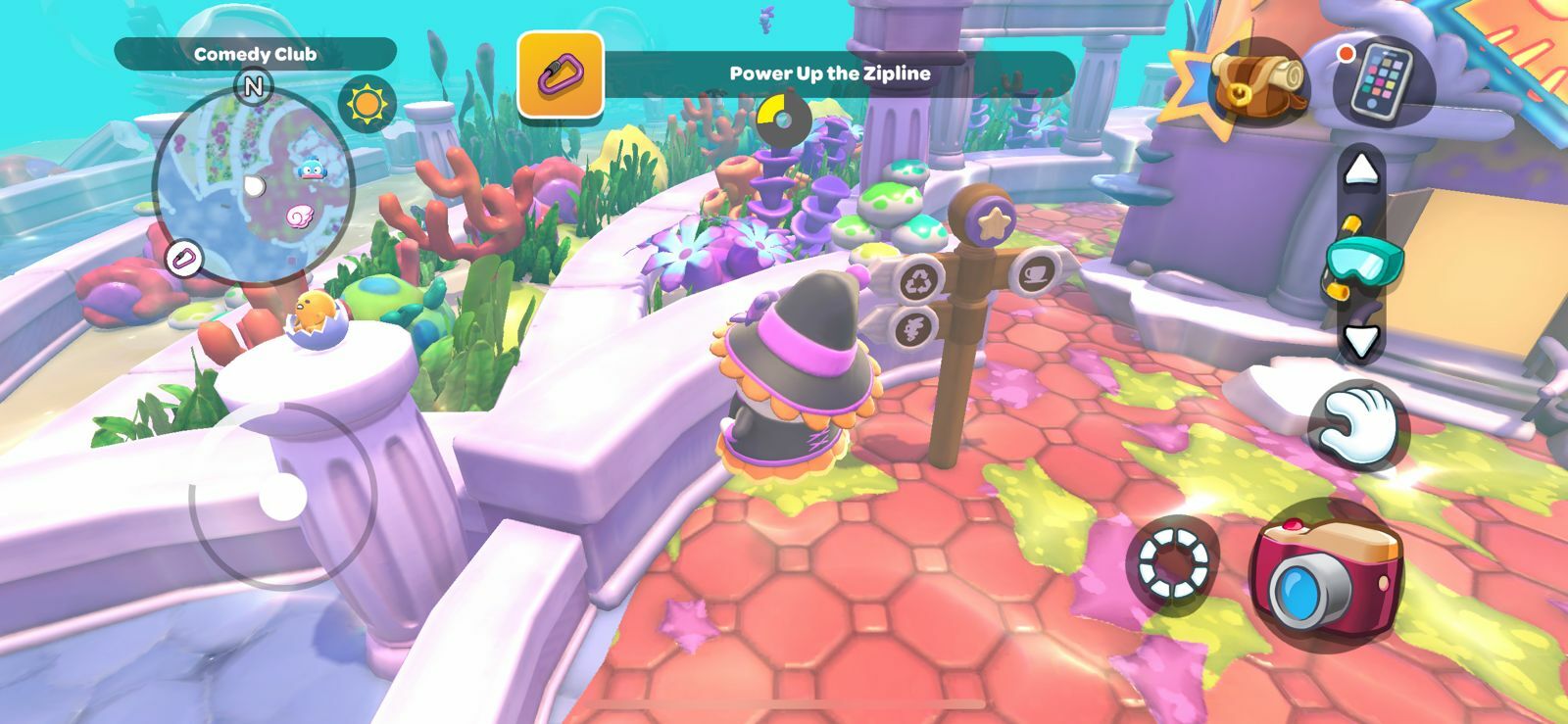The image size is (1568, 724).
Task: Click the Comedy Club location label
Action: coord(255,54)
